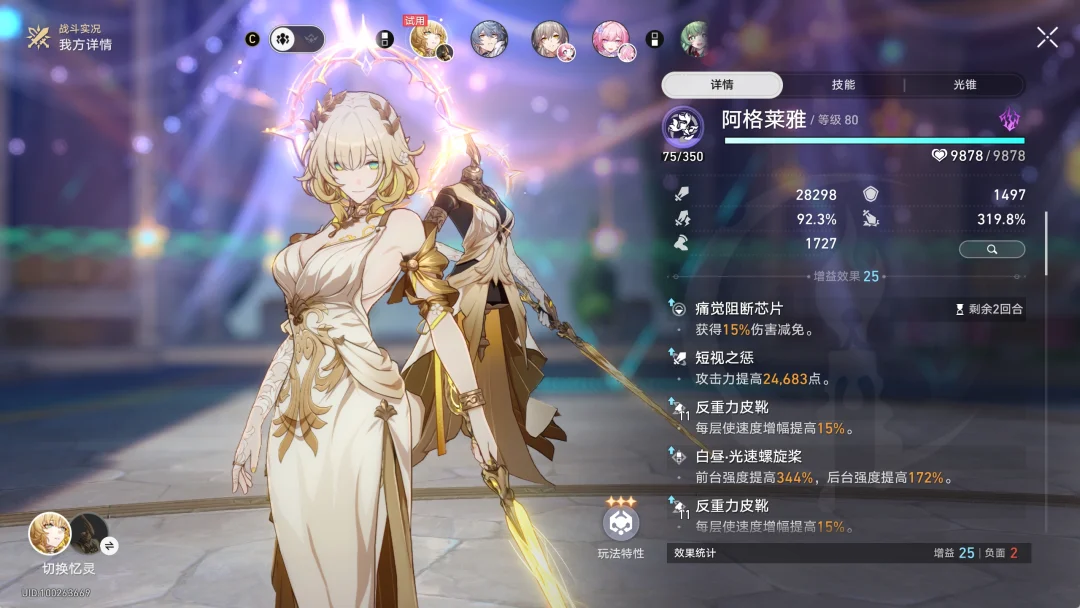This screenshot has width=1080, height=608.
Task: Open the 光锥 tab
Action: pos(964,85)
